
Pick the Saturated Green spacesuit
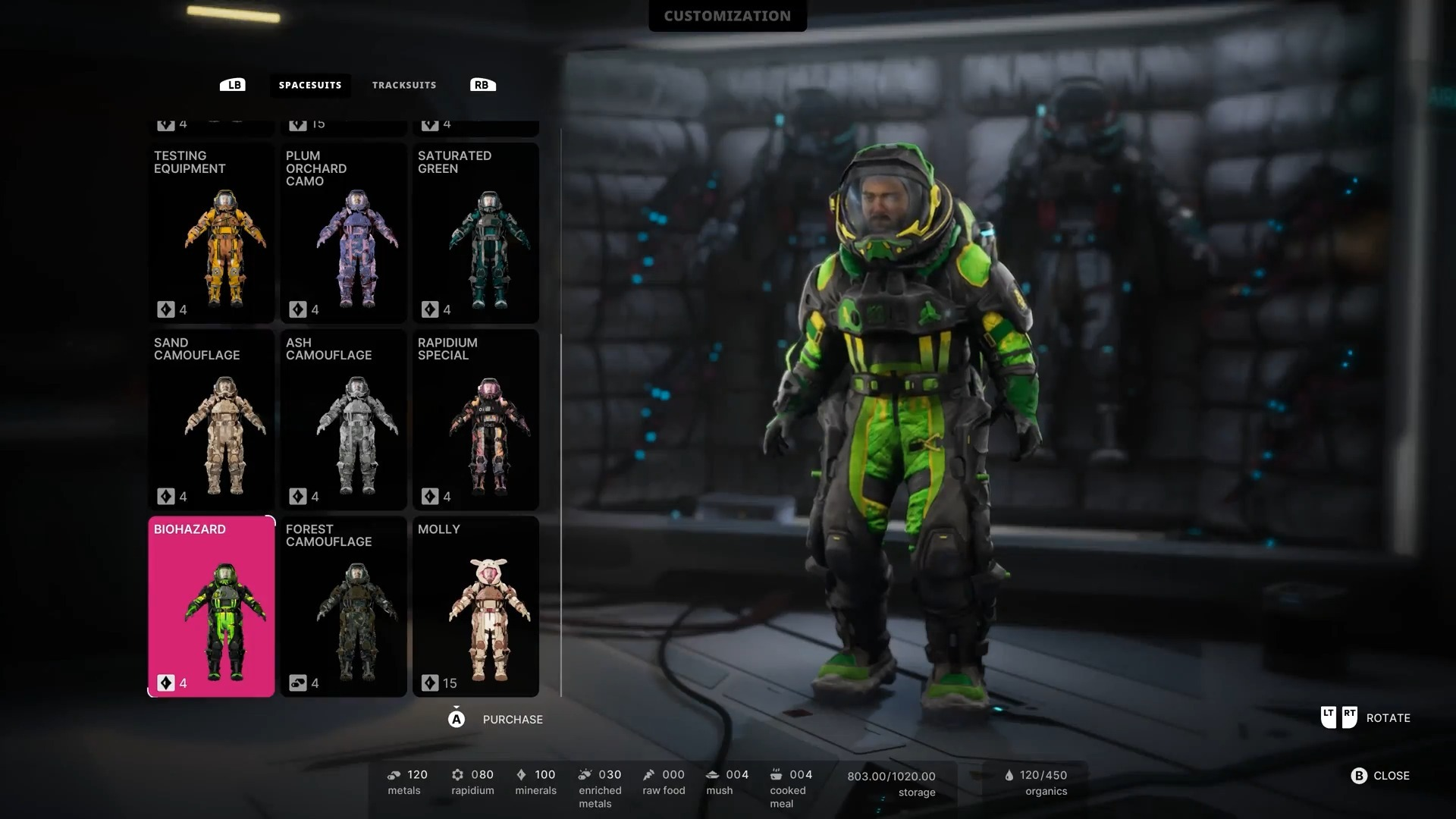tap(475, 233)
